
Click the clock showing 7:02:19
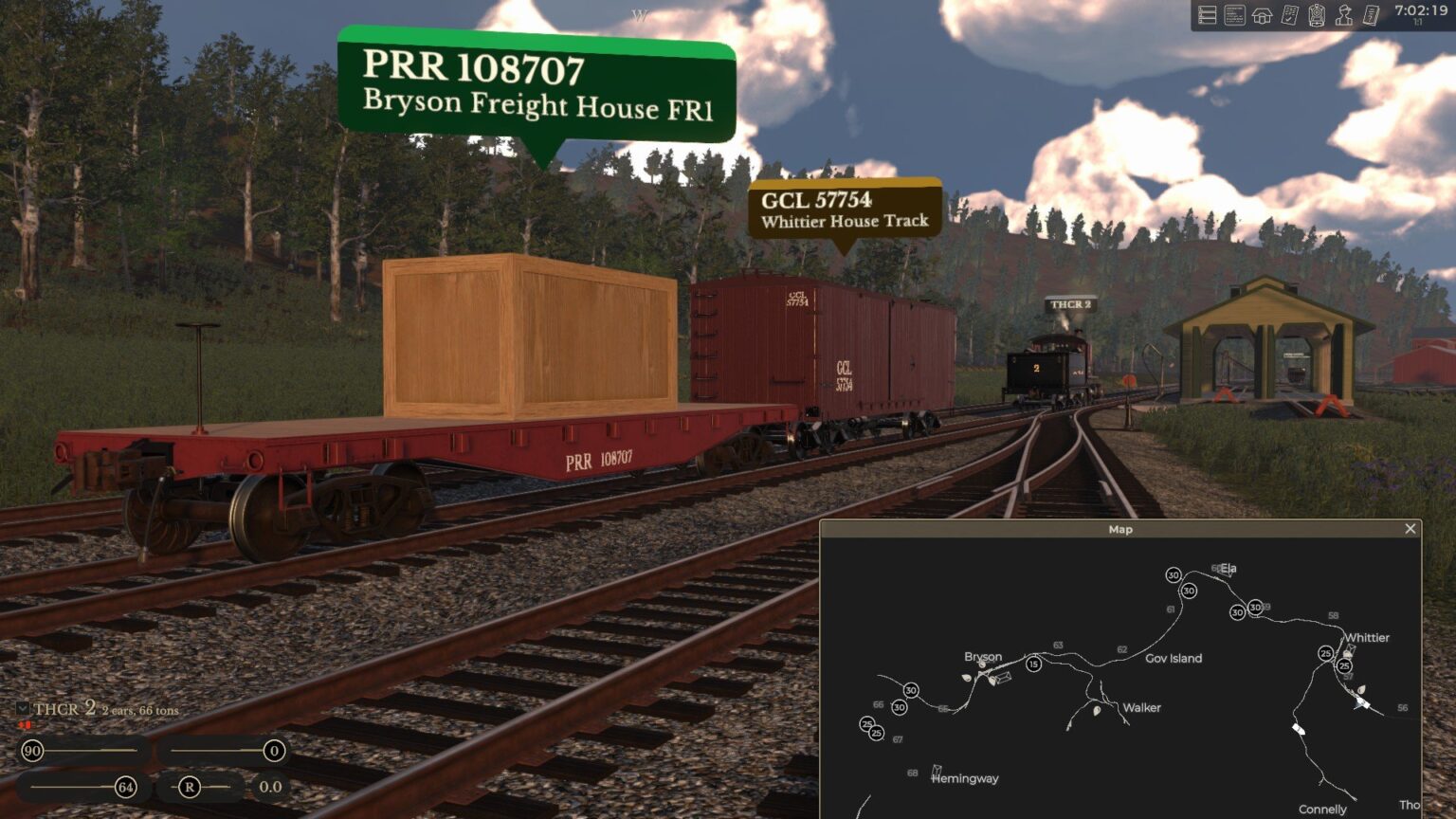click(x=1423, y=12)
